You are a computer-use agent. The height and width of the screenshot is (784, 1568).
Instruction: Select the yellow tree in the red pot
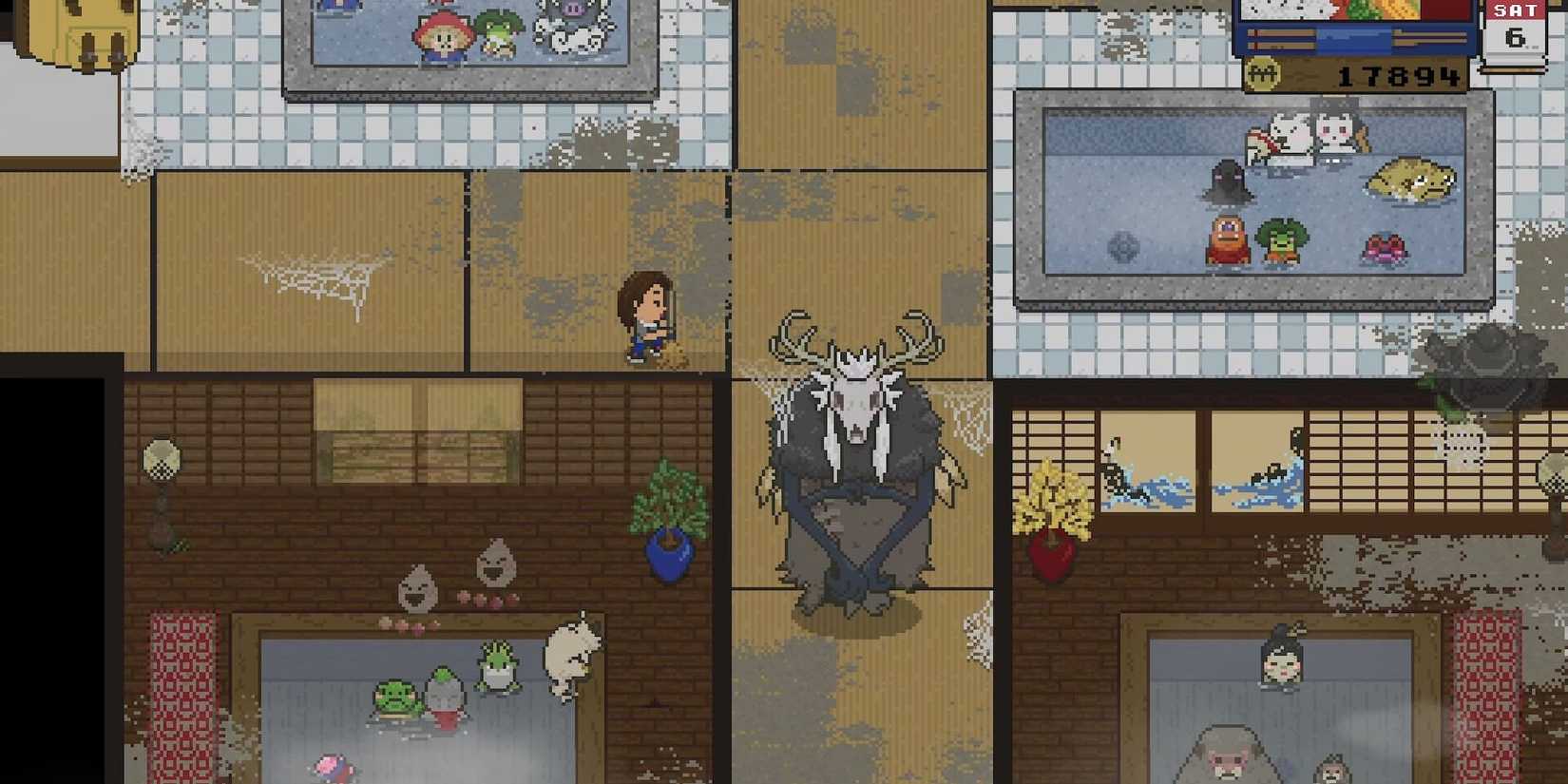(x=1053, y=504)
